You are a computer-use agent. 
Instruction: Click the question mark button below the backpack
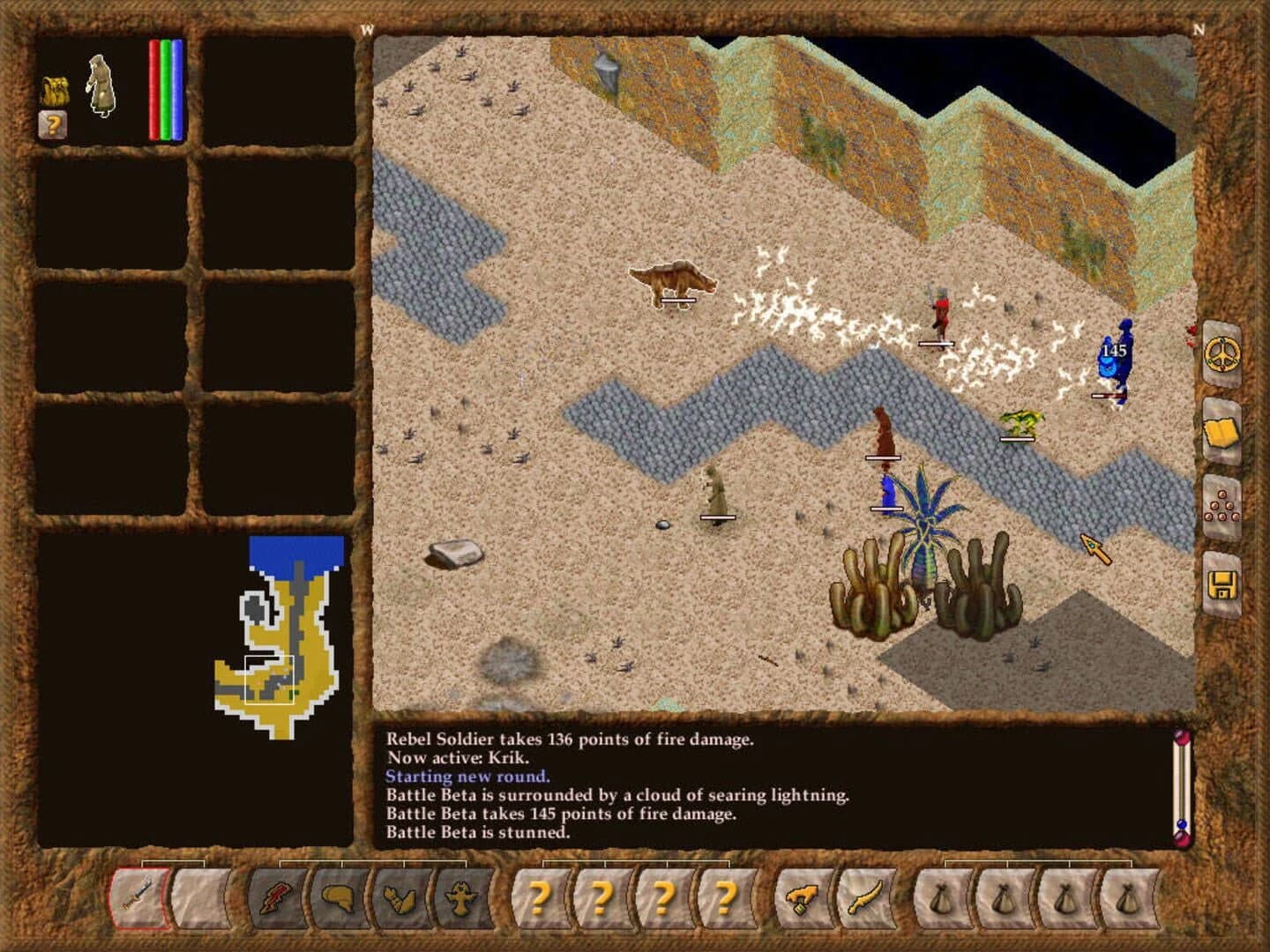[x=53, y=124]
